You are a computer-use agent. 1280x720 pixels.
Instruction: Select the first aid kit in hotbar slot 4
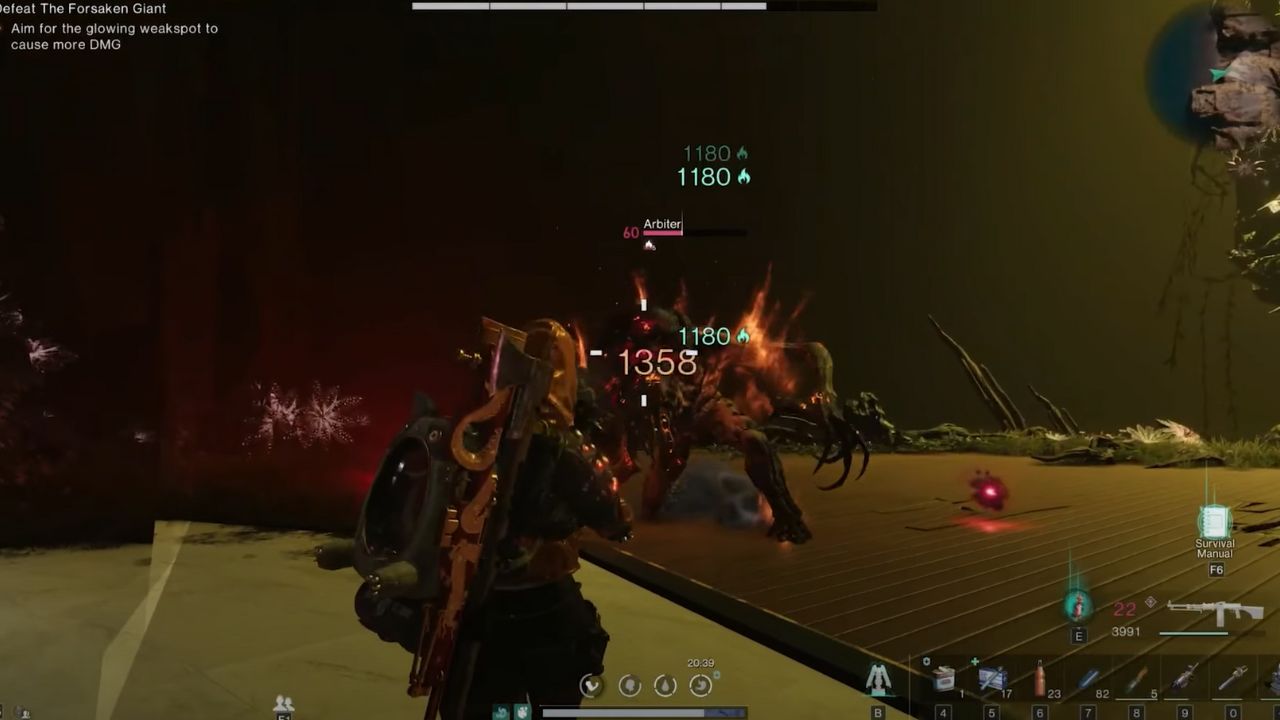944,678
